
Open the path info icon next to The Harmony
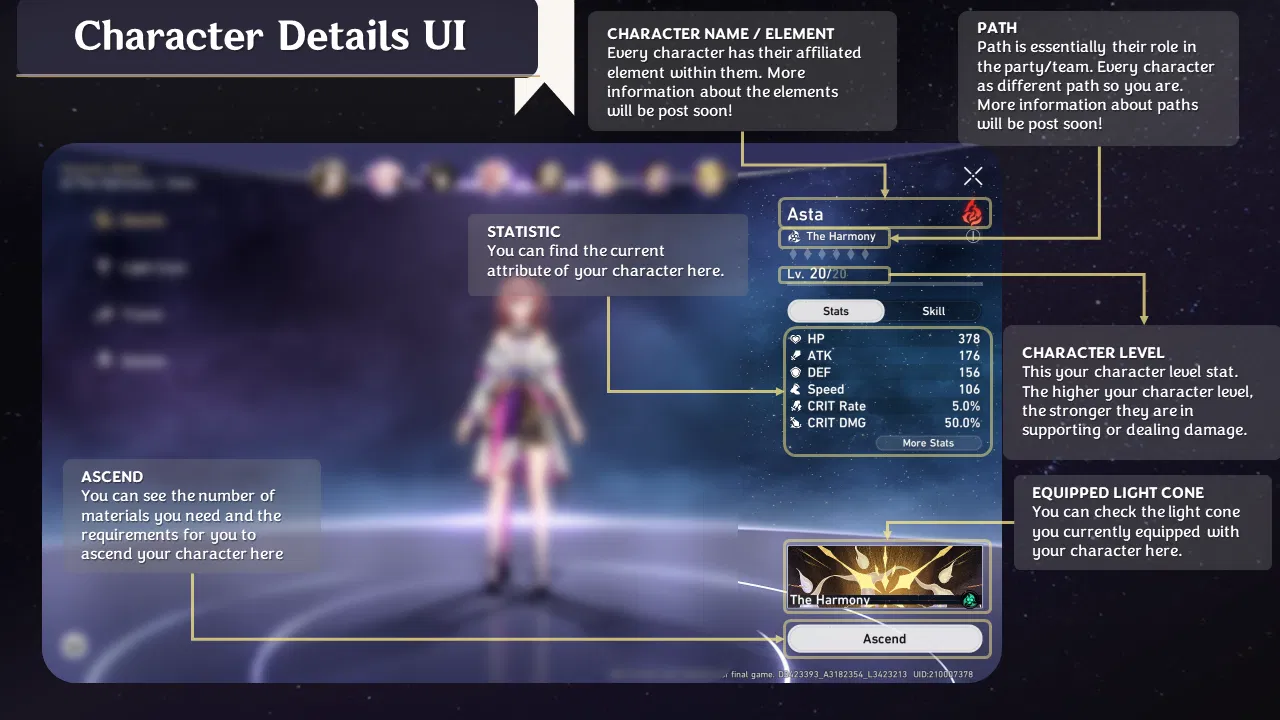971,237
